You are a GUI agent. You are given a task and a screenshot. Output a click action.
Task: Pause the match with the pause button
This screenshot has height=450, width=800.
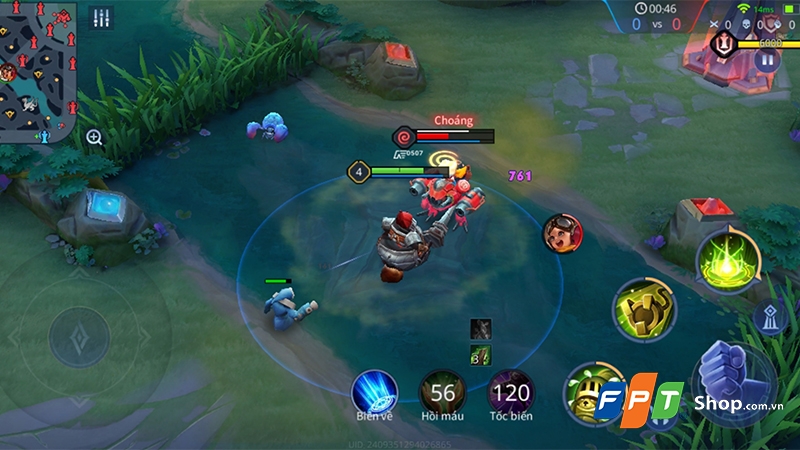[x=767, y=59]
